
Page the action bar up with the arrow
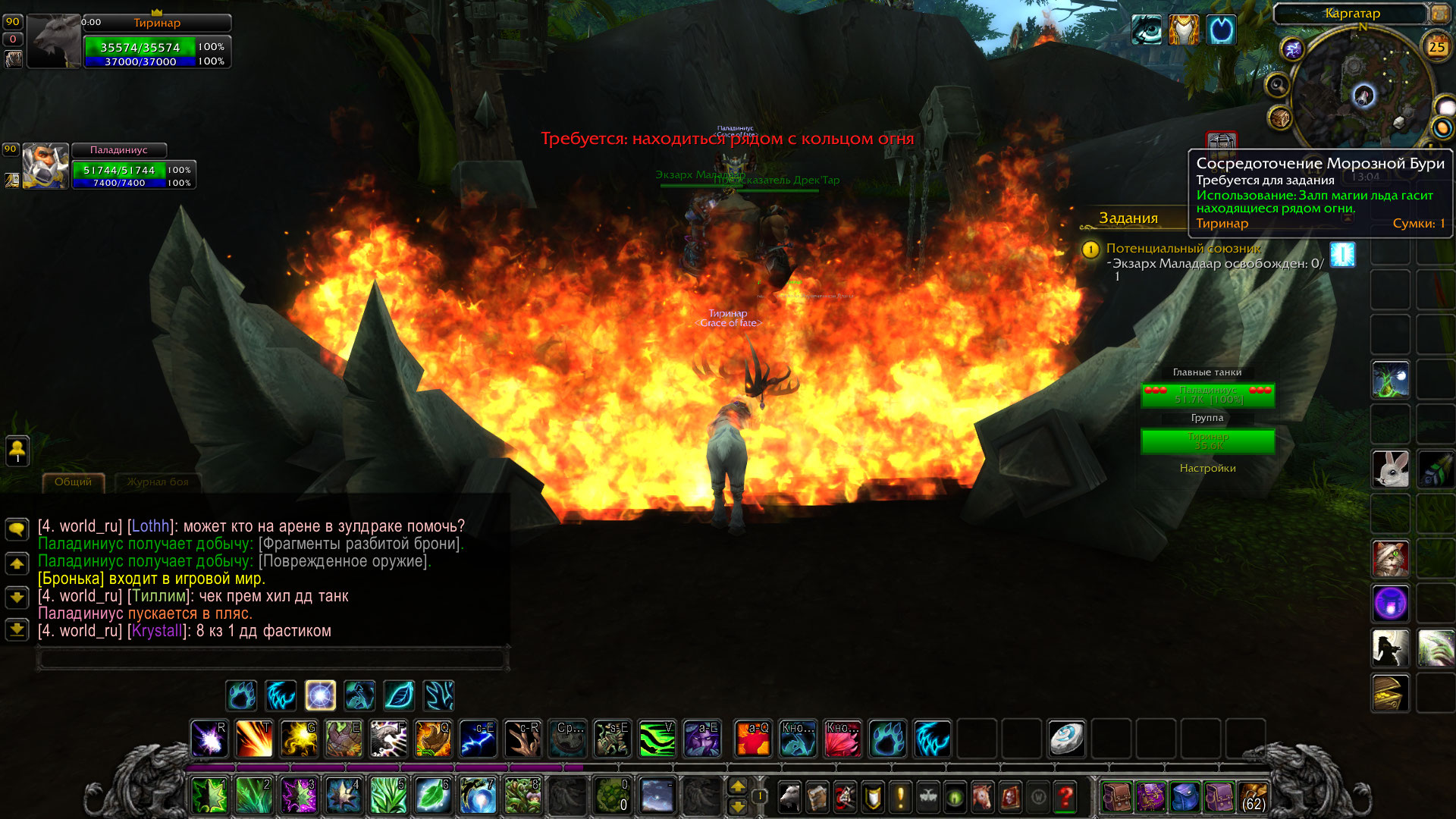[738, 786]
